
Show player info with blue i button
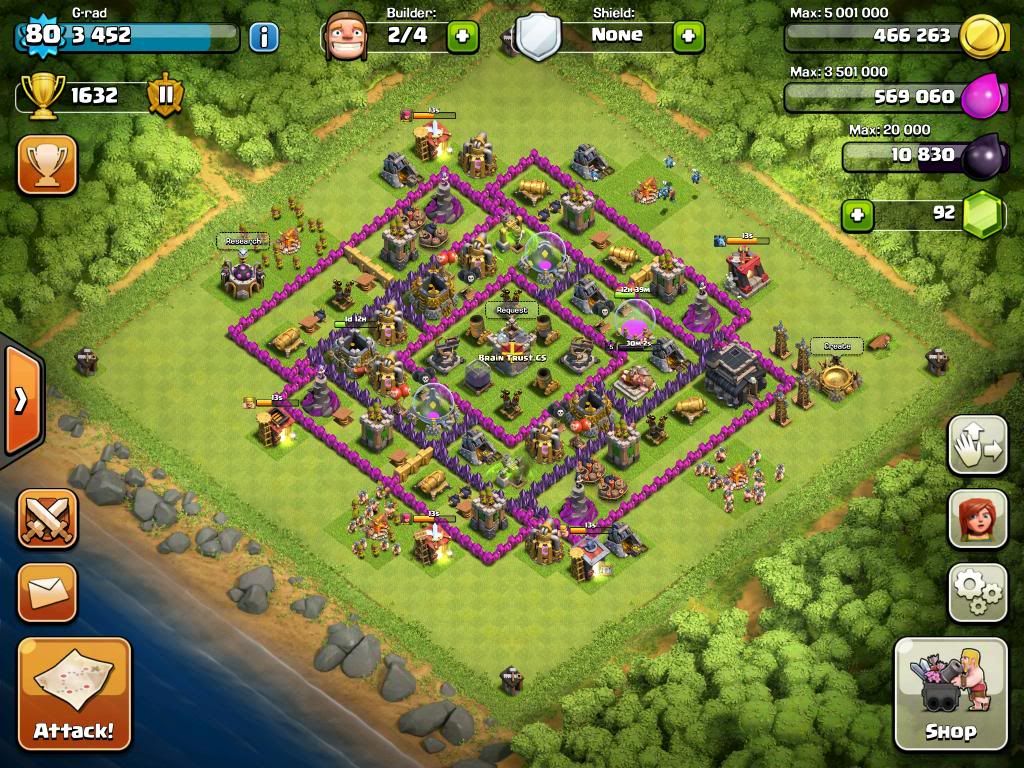pos(264,37)
